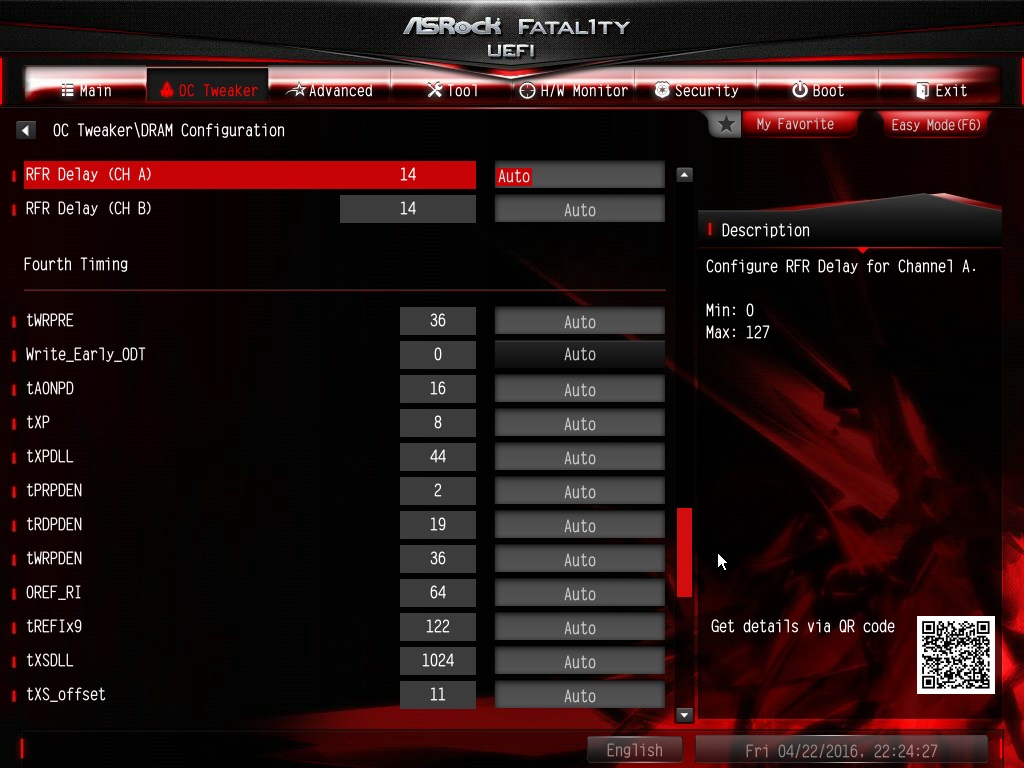Switch to the Main tab
This screenshot has height=768, width=1024.
click(86, 90)
